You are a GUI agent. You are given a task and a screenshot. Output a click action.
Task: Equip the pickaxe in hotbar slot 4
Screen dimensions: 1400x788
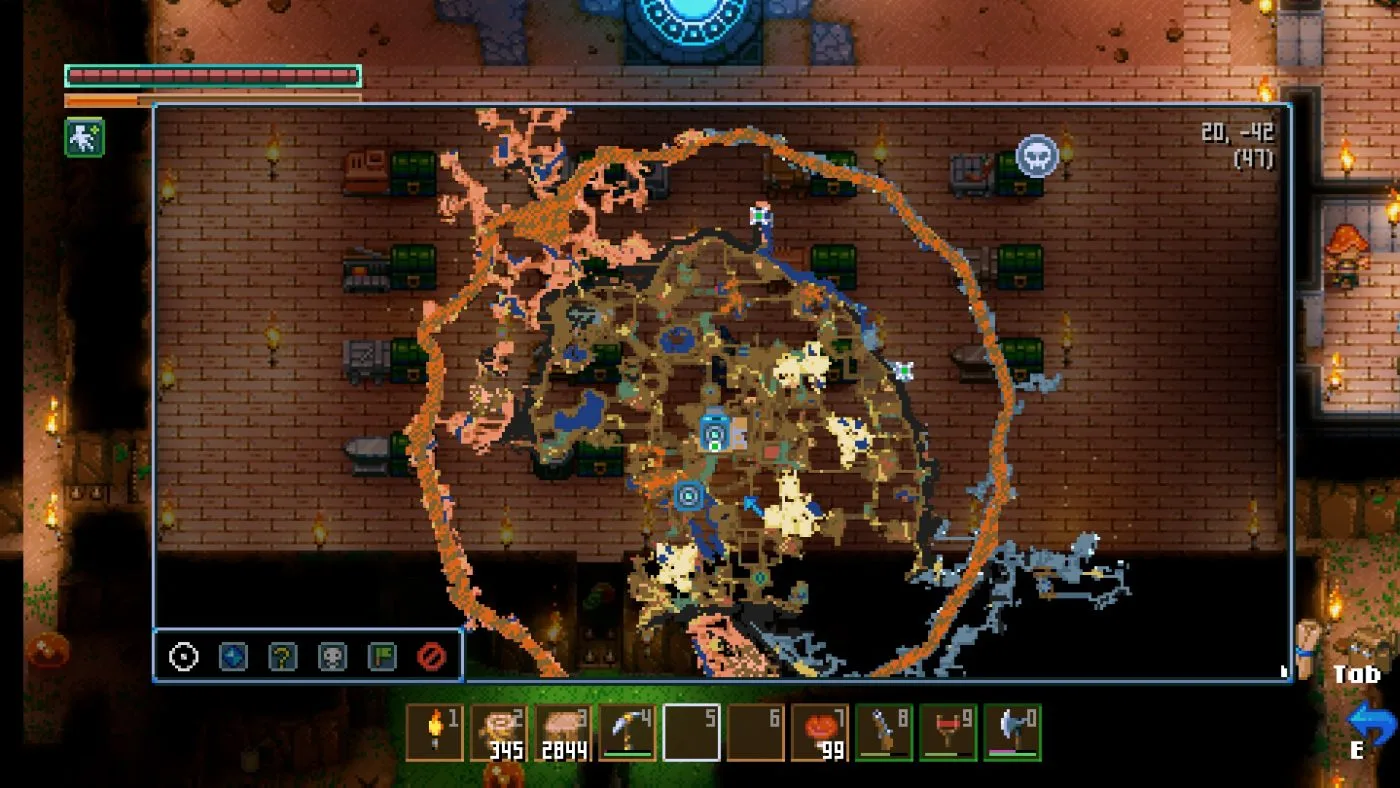click(x=627, y=733)
